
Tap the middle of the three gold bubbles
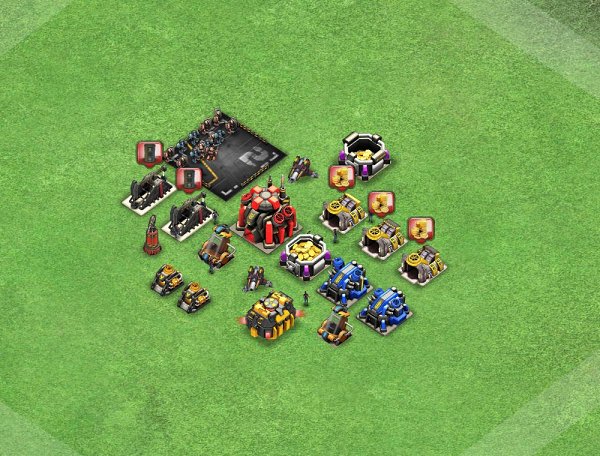click(381, 204)
